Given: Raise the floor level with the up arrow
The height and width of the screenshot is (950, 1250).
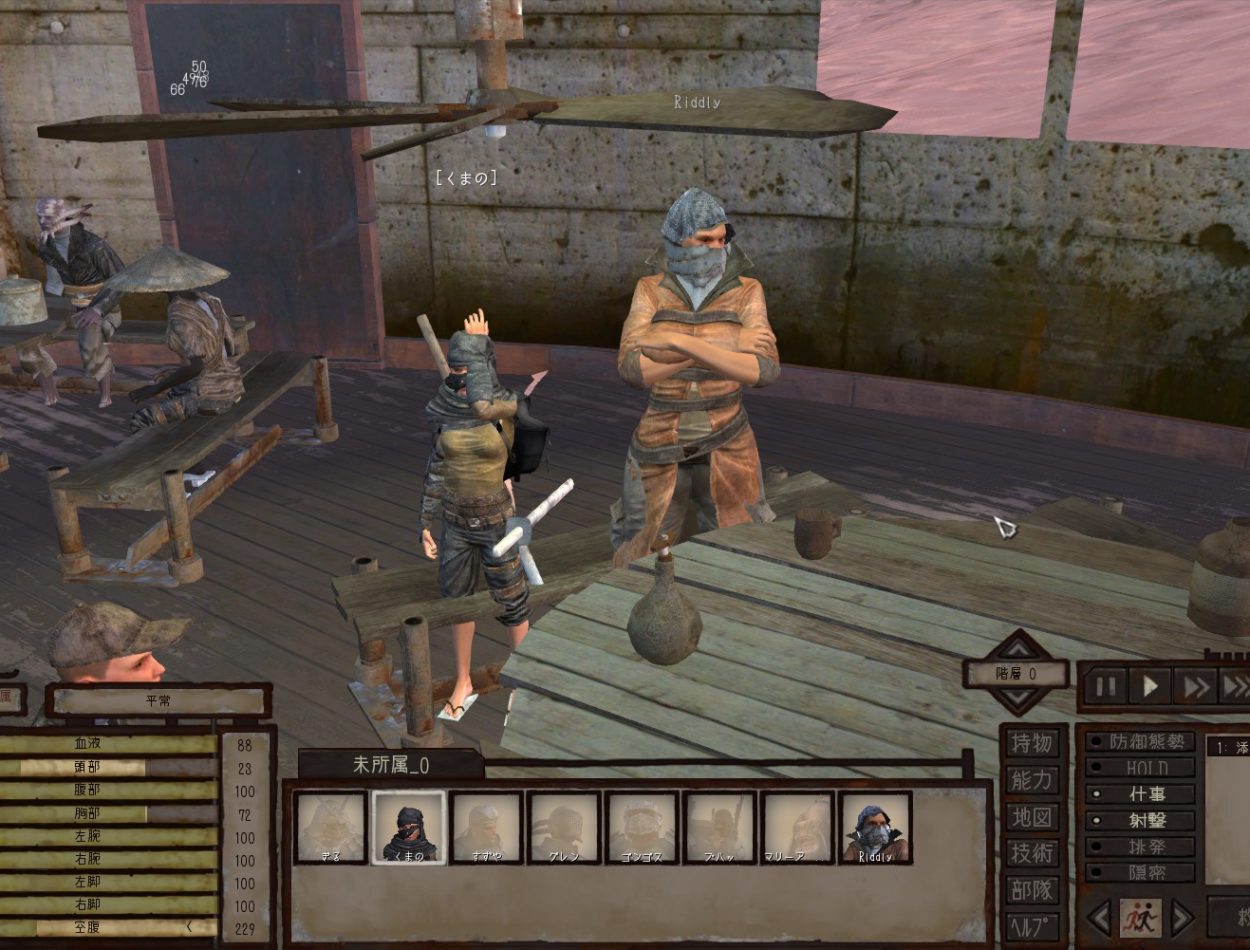Looking at the screenshot, I should point(1016,646).
